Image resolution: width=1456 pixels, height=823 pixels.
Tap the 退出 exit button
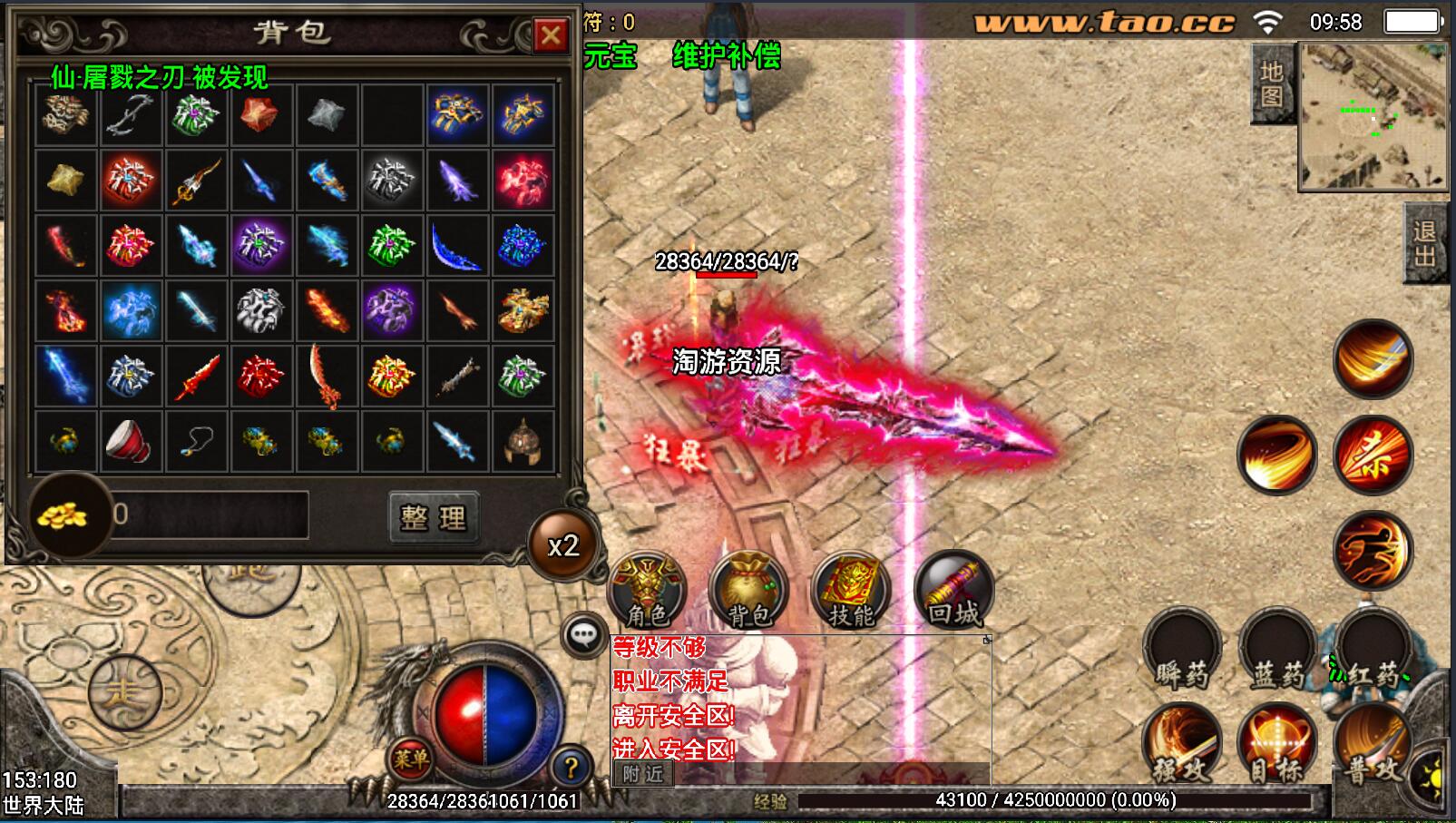[1425, 243]
